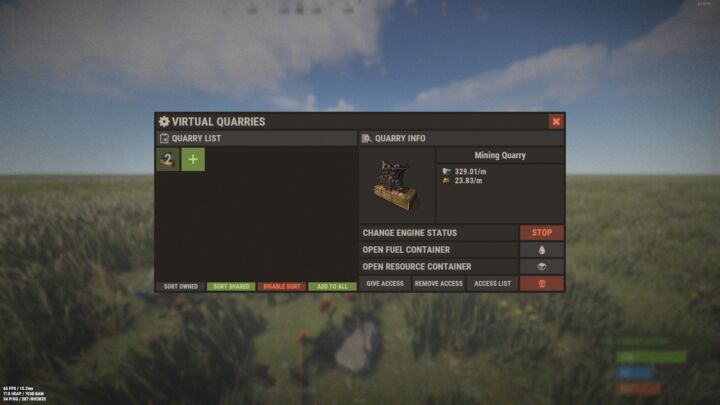Viewport: 720px width, 405px height.
Task: Choose Remove Access
Action: [x=438, y=284]
